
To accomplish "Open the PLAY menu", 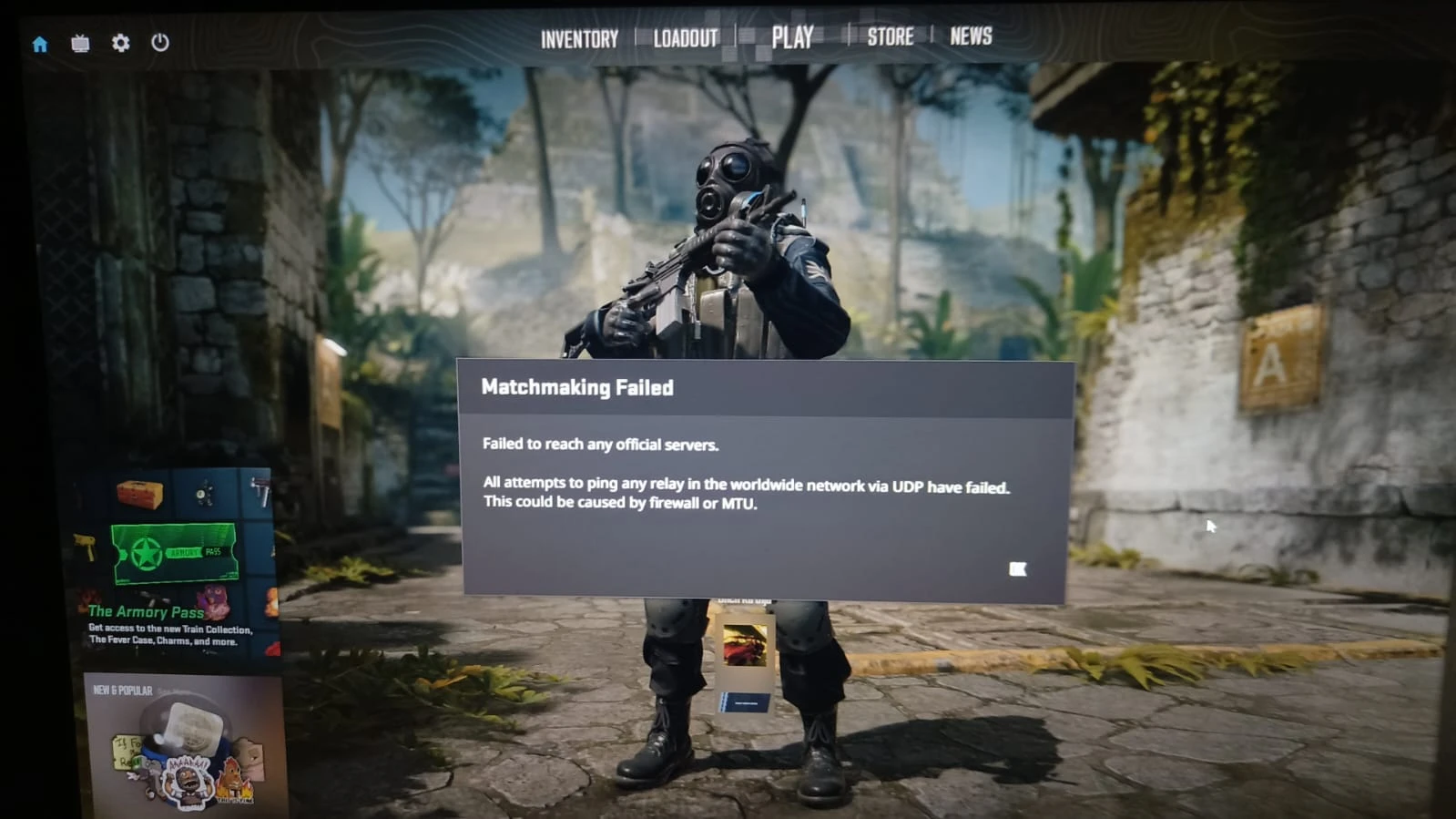I will pyautogui.click(x=793, y=36).
